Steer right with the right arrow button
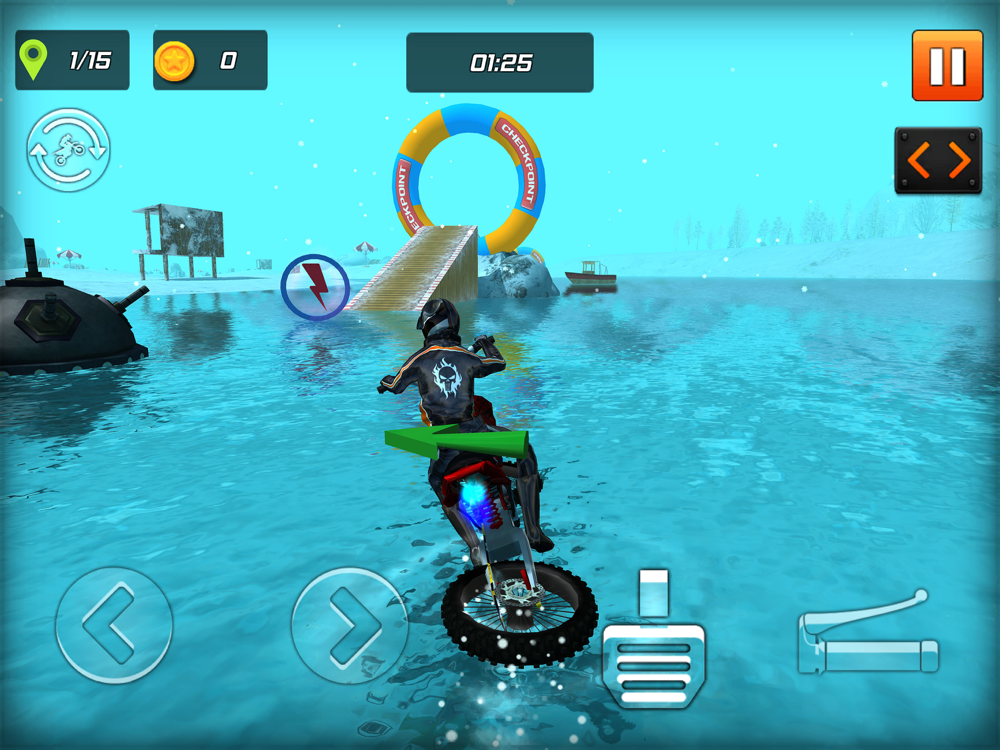Viewport: 1000px width, 750px height. click(x=349, y=626)
